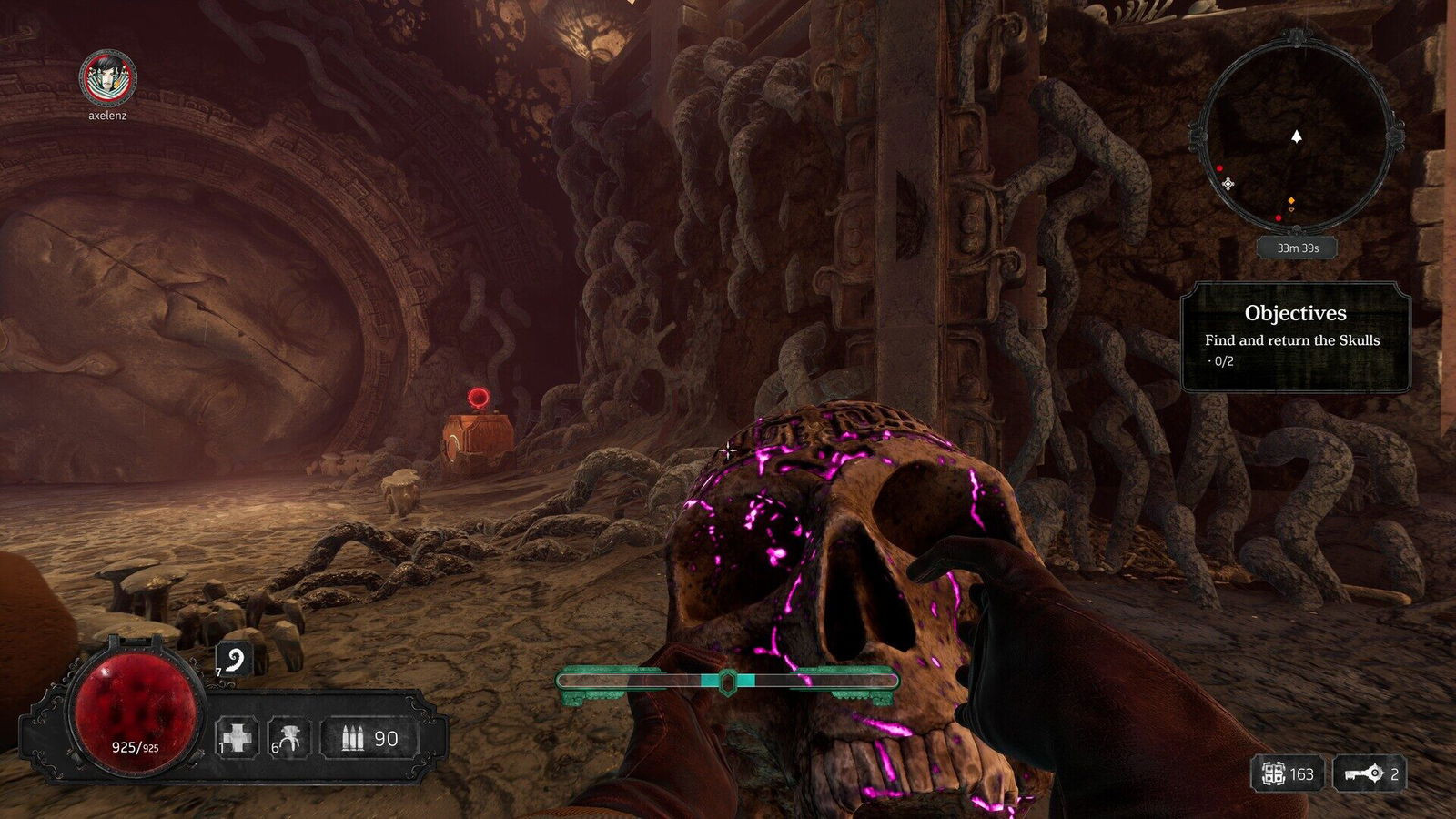Image resolution: width=1456 pixels, height=819 pixels.
Task: Click the white swirl icon above health orb
Action: (234, 661)
